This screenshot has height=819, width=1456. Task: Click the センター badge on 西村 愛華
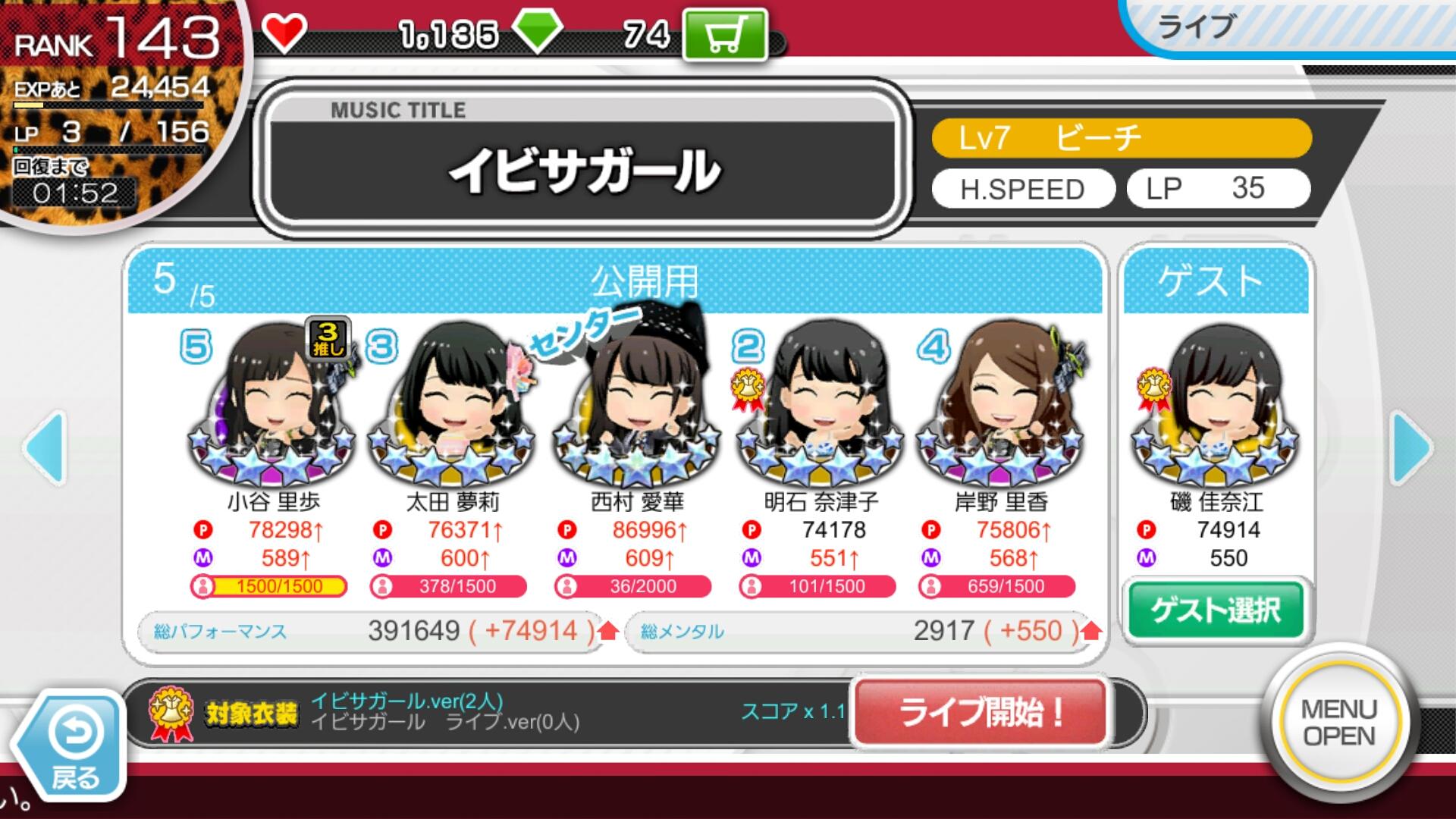point(582,330)
